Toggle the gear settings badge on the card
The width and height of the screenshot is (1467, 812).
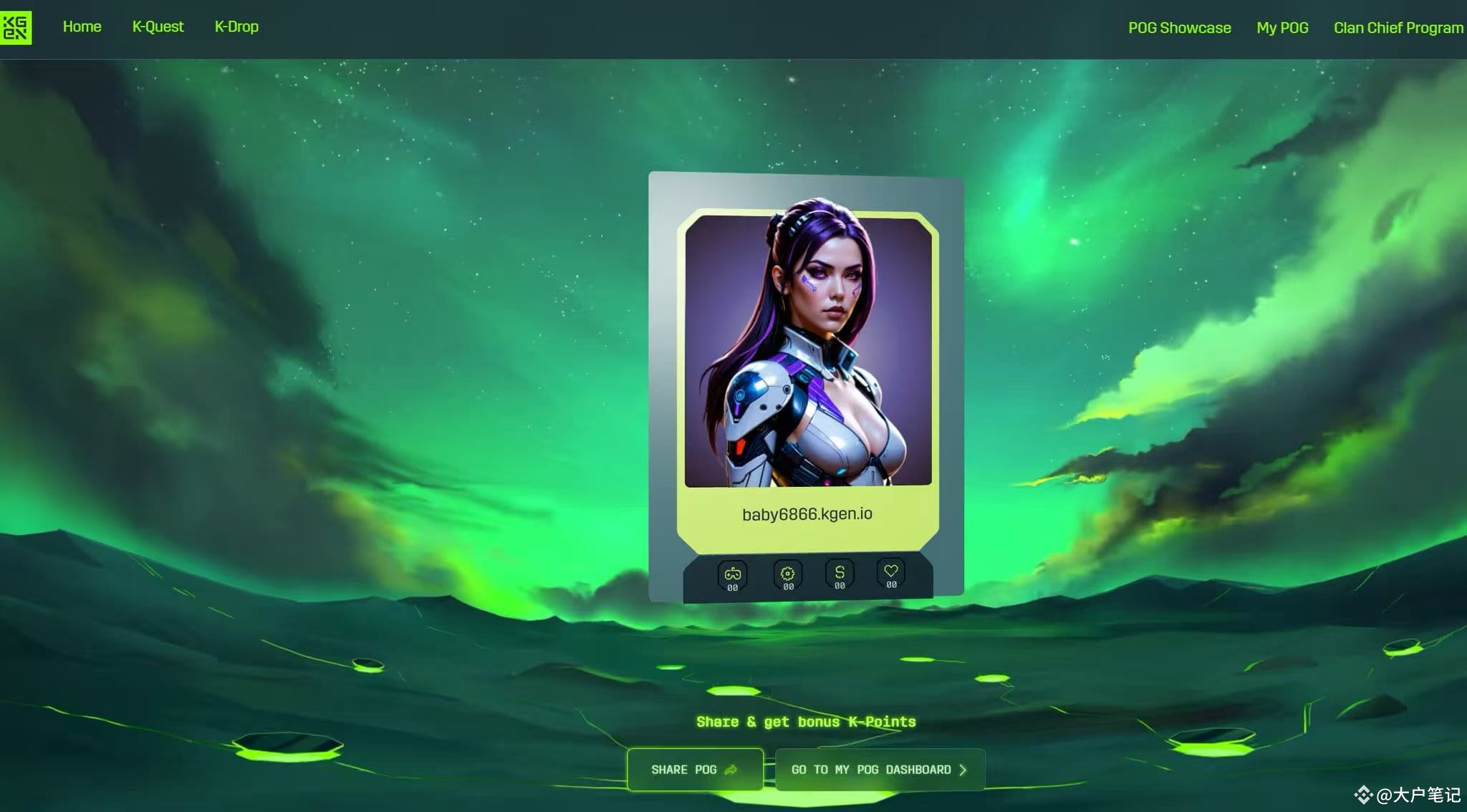(x=786, y=576)
